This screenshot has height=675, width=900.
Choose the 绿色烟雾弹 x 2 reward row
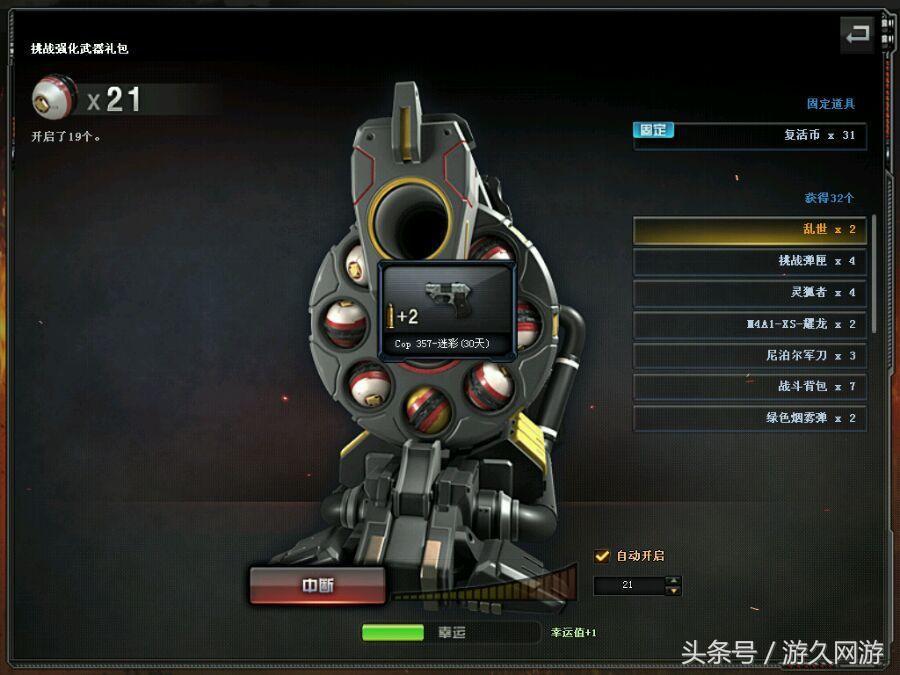click(x=749, y=418)
